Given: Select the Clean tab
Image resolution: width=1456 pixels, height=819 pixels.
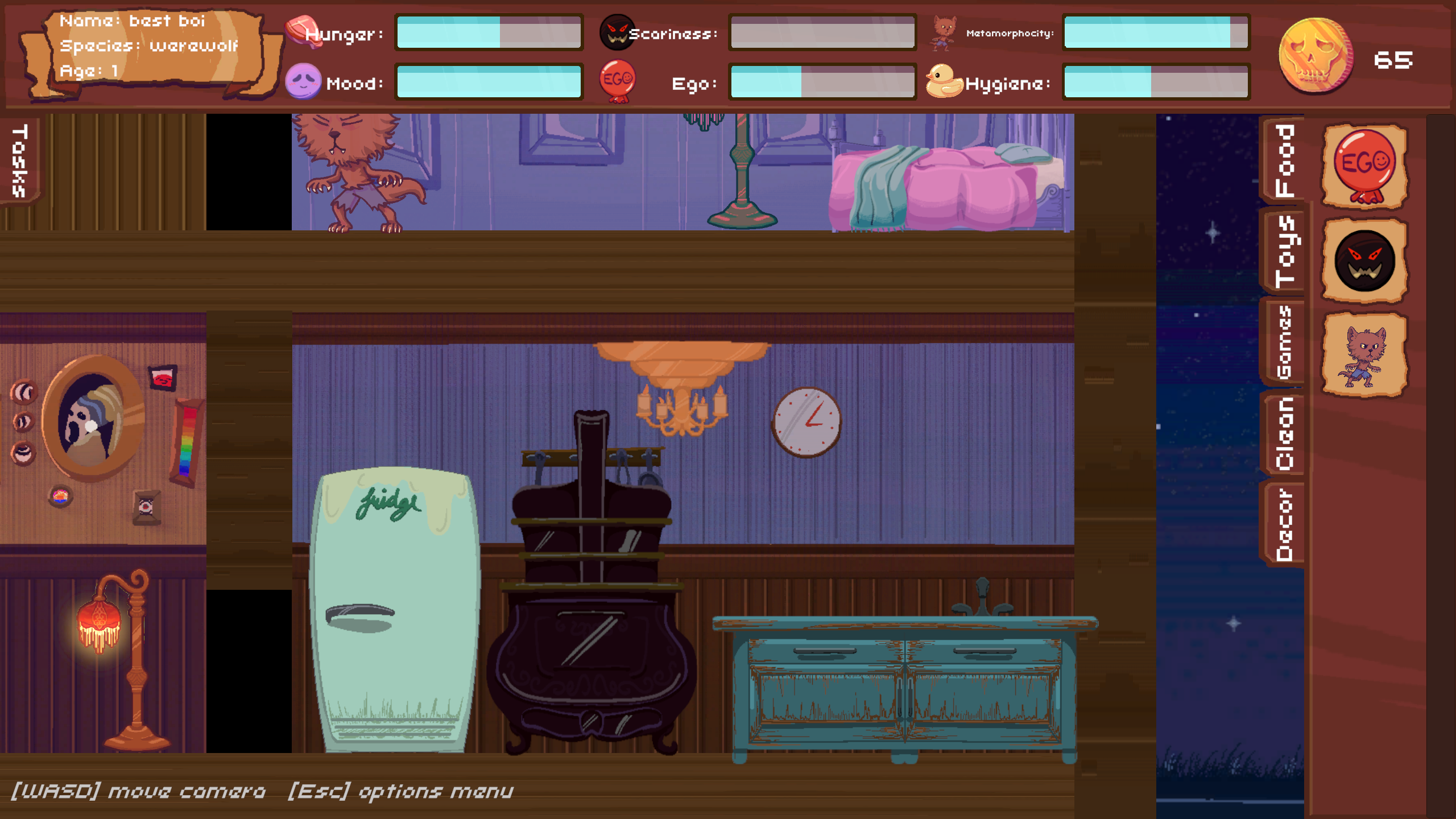Looking at the screenshot, I should click(x=1284, y=433).
